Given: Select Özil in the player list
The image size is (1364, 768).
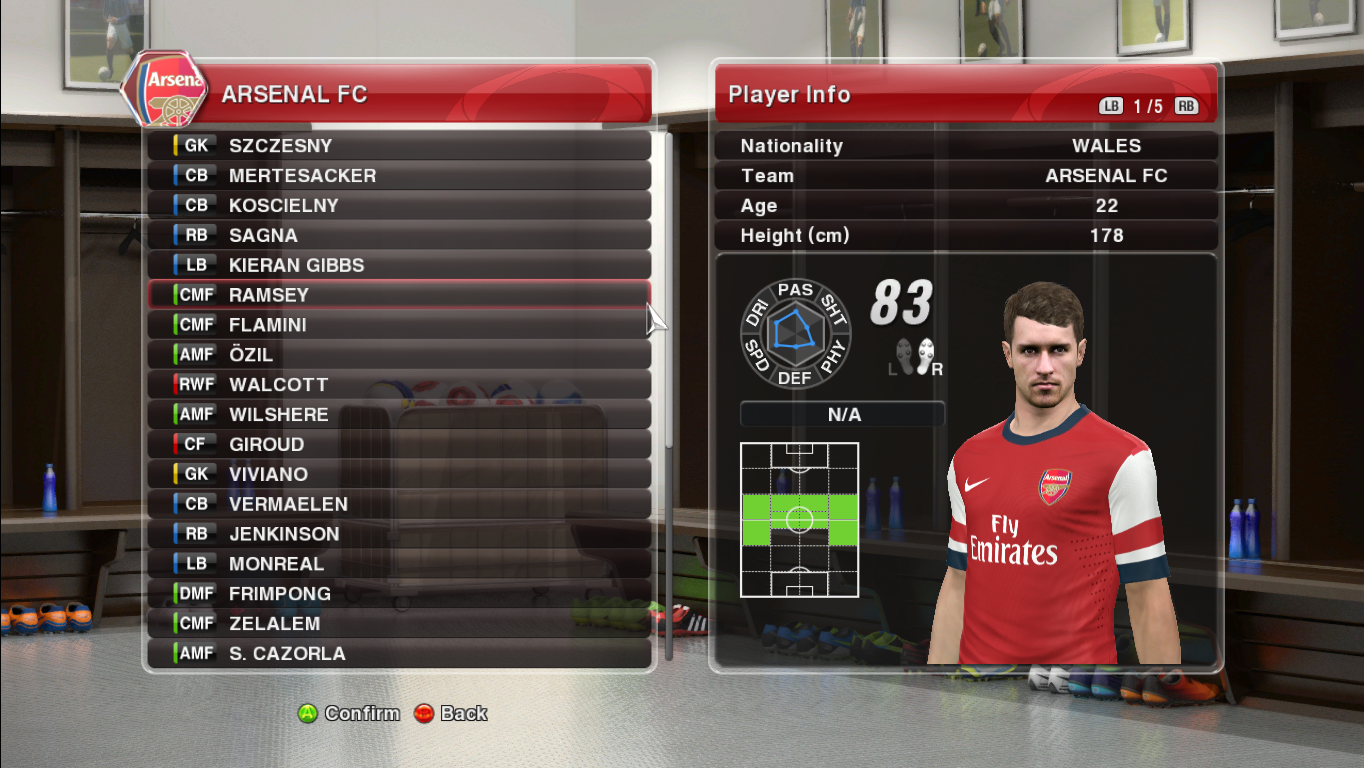Looking at the screenshot, I should pos(400,355).
